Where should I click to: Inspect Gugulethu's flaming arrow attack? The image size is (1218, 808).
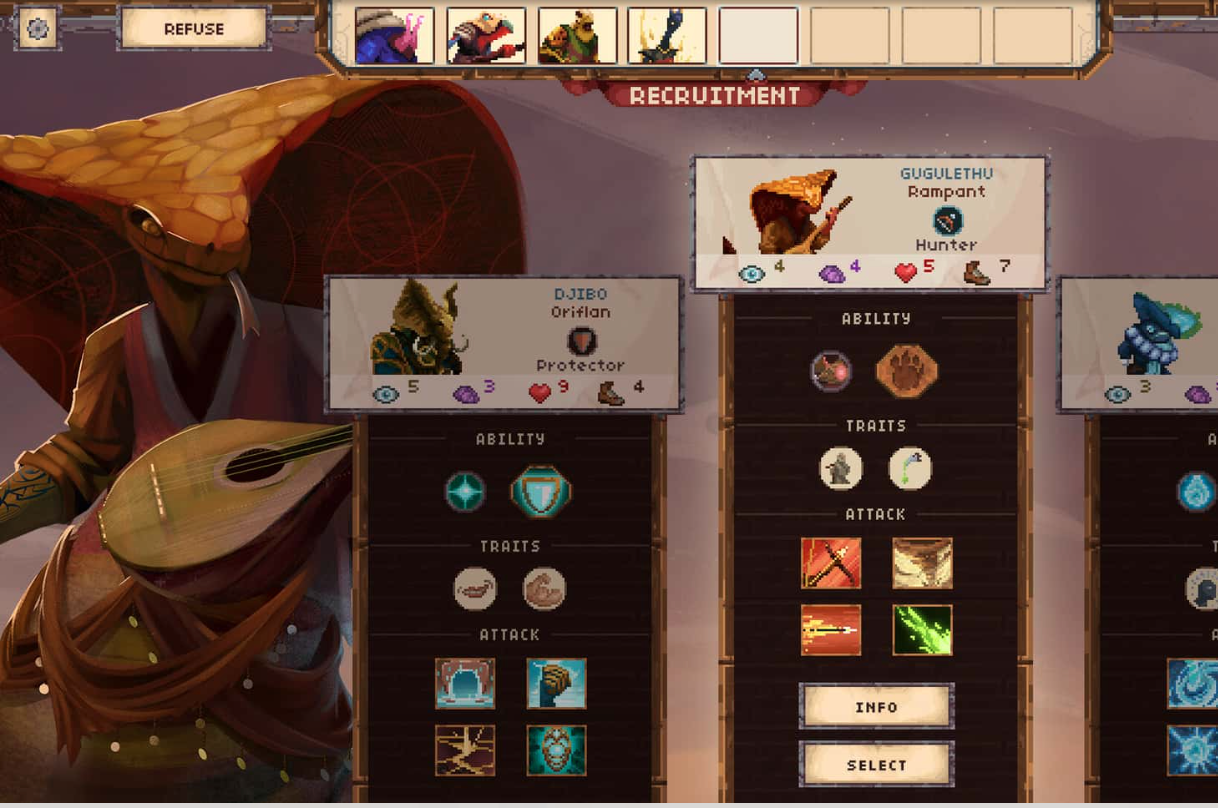(830, 630)
